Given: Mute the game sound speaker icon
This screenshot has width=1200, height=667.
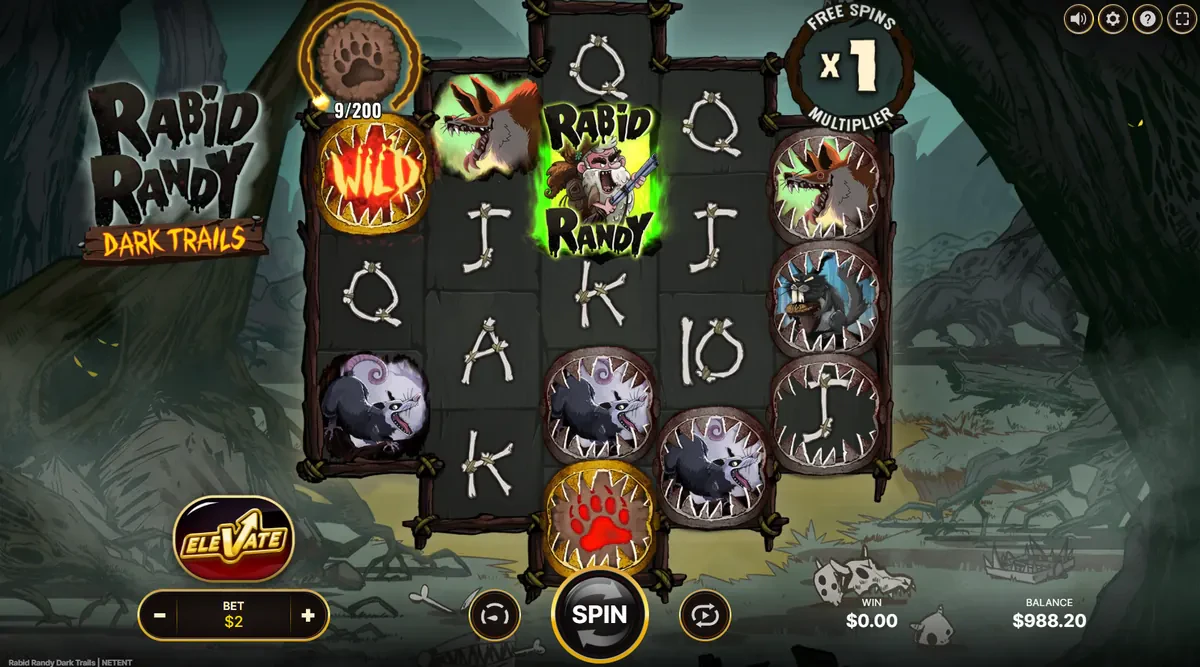Looking at the screenshot, I should point(1078,19).
